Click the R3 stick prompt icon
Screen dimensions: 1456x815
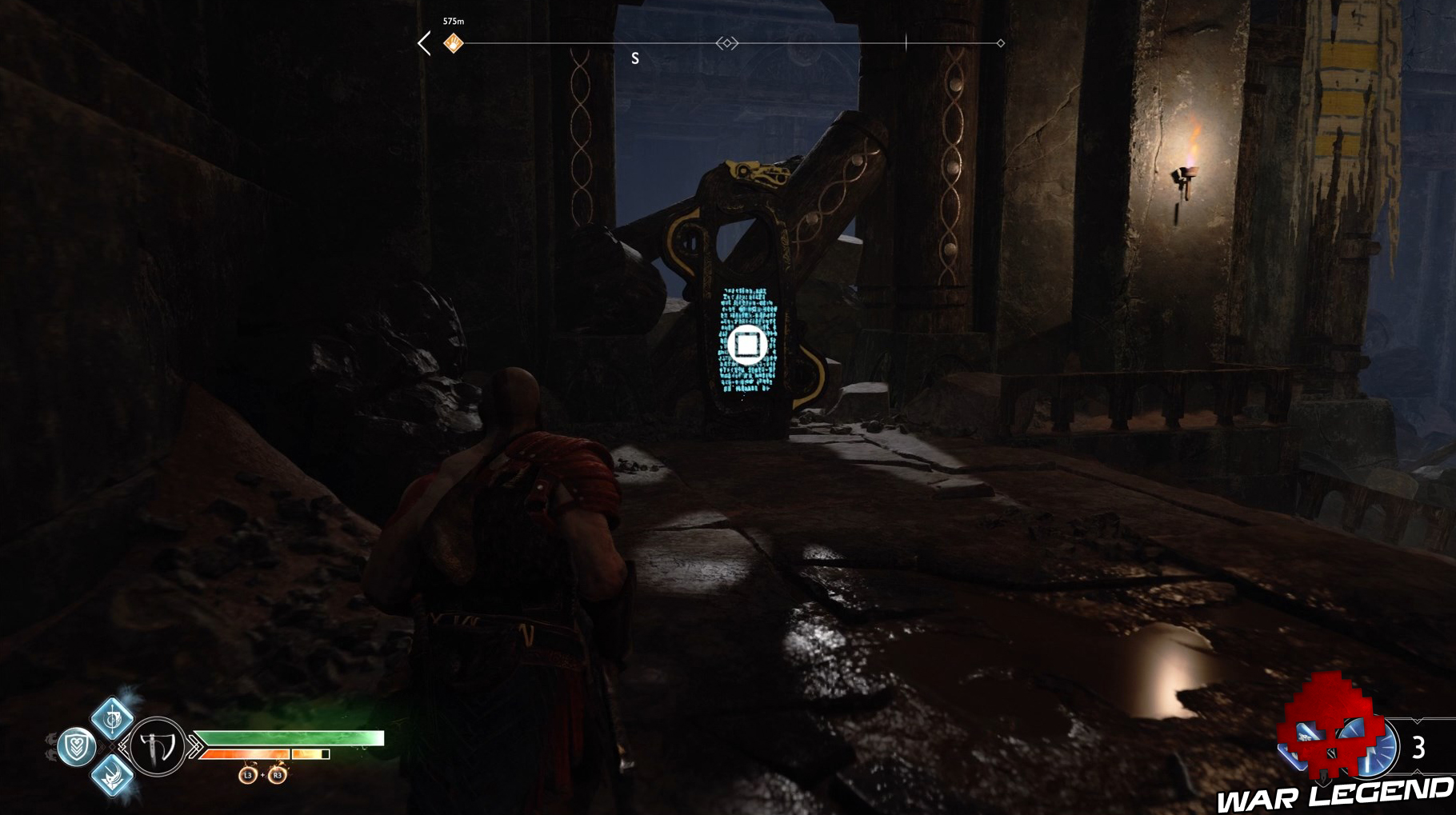[x=278, y=776]
